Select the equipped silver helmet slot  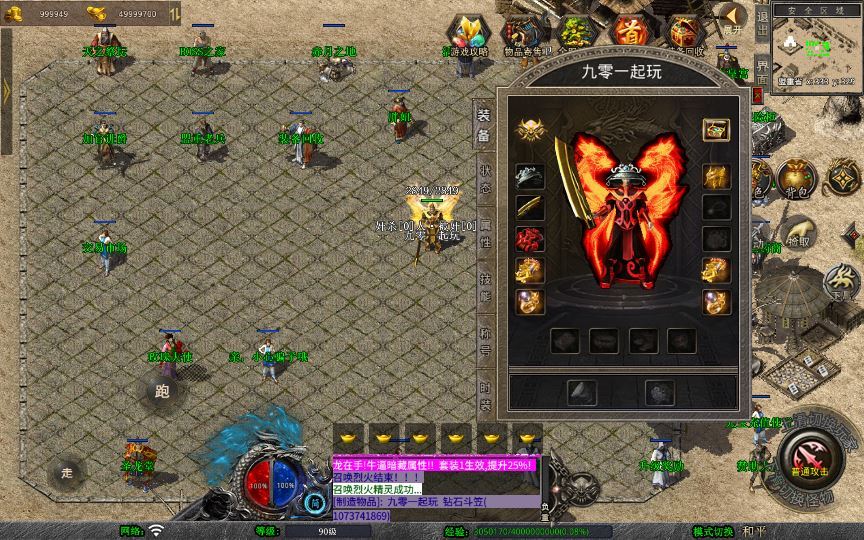530,177
